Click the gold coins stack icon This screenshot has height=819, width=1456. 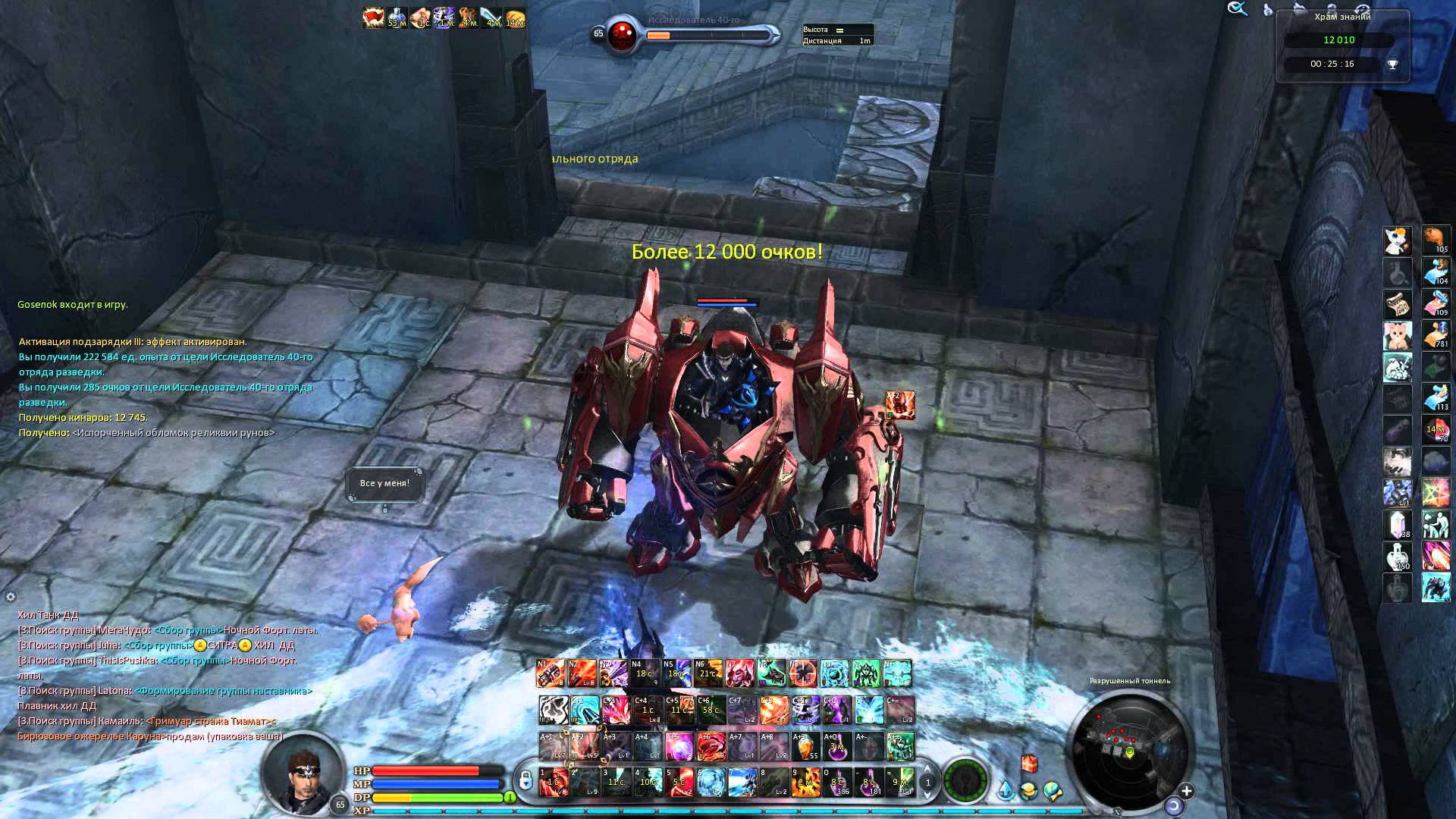point(1028,792)
